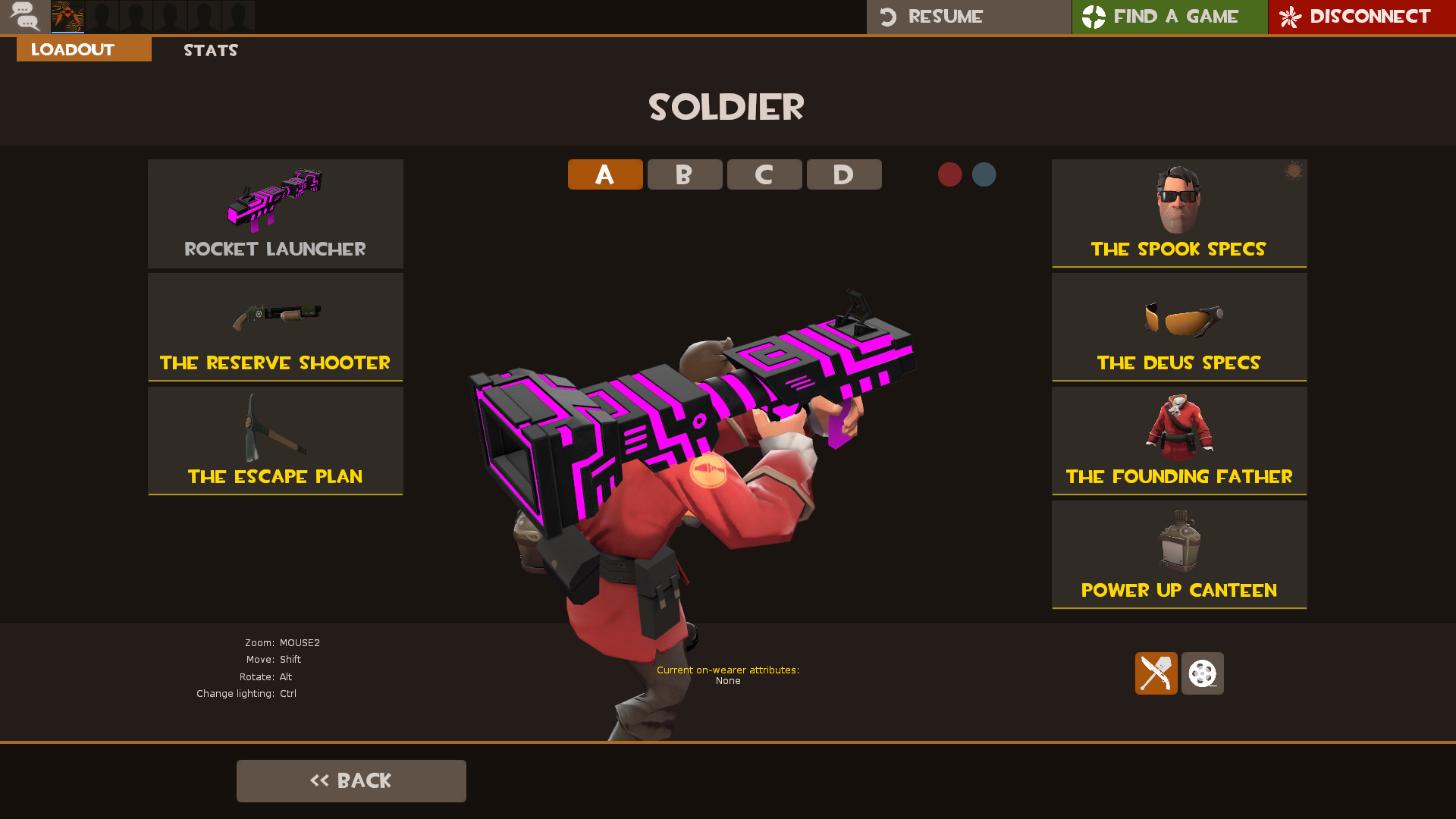Click the Back button
This screenshot has height=819, width=1456.
351,780
